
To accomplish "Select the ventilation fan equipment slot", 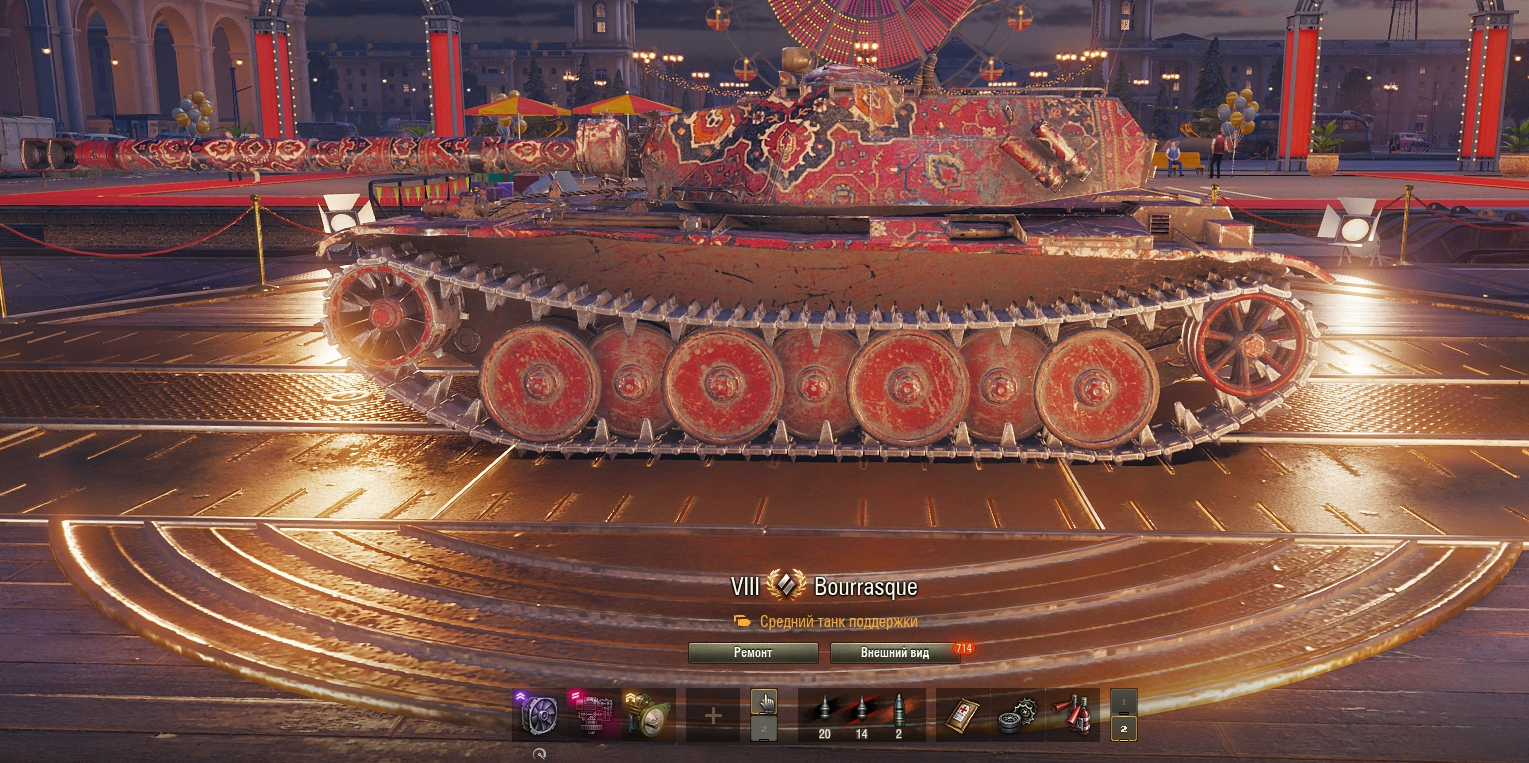I will coord(540,714).
